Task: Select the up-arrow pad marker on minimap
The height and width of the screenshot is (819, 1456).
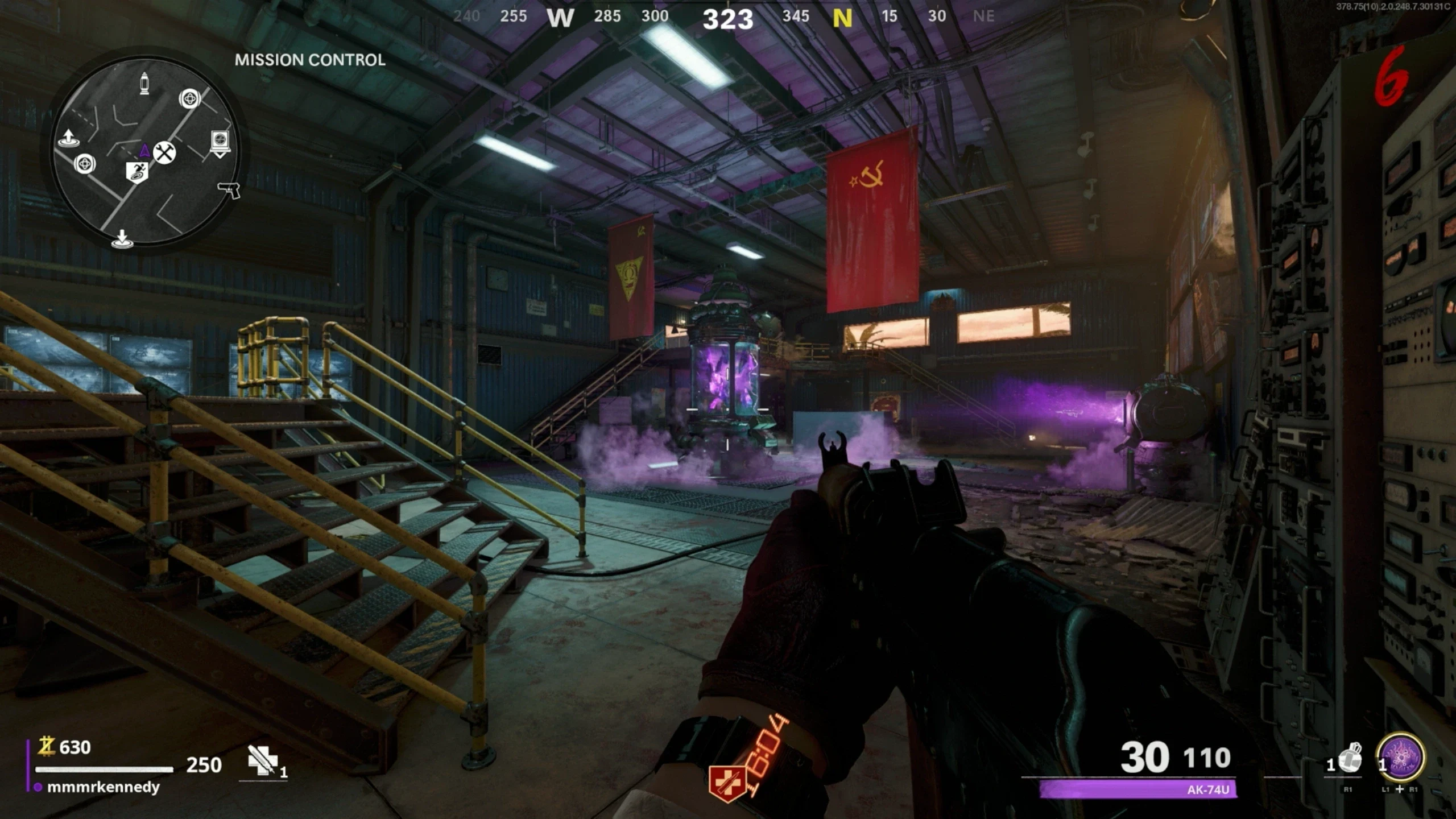Action: (x=68, y=138)
